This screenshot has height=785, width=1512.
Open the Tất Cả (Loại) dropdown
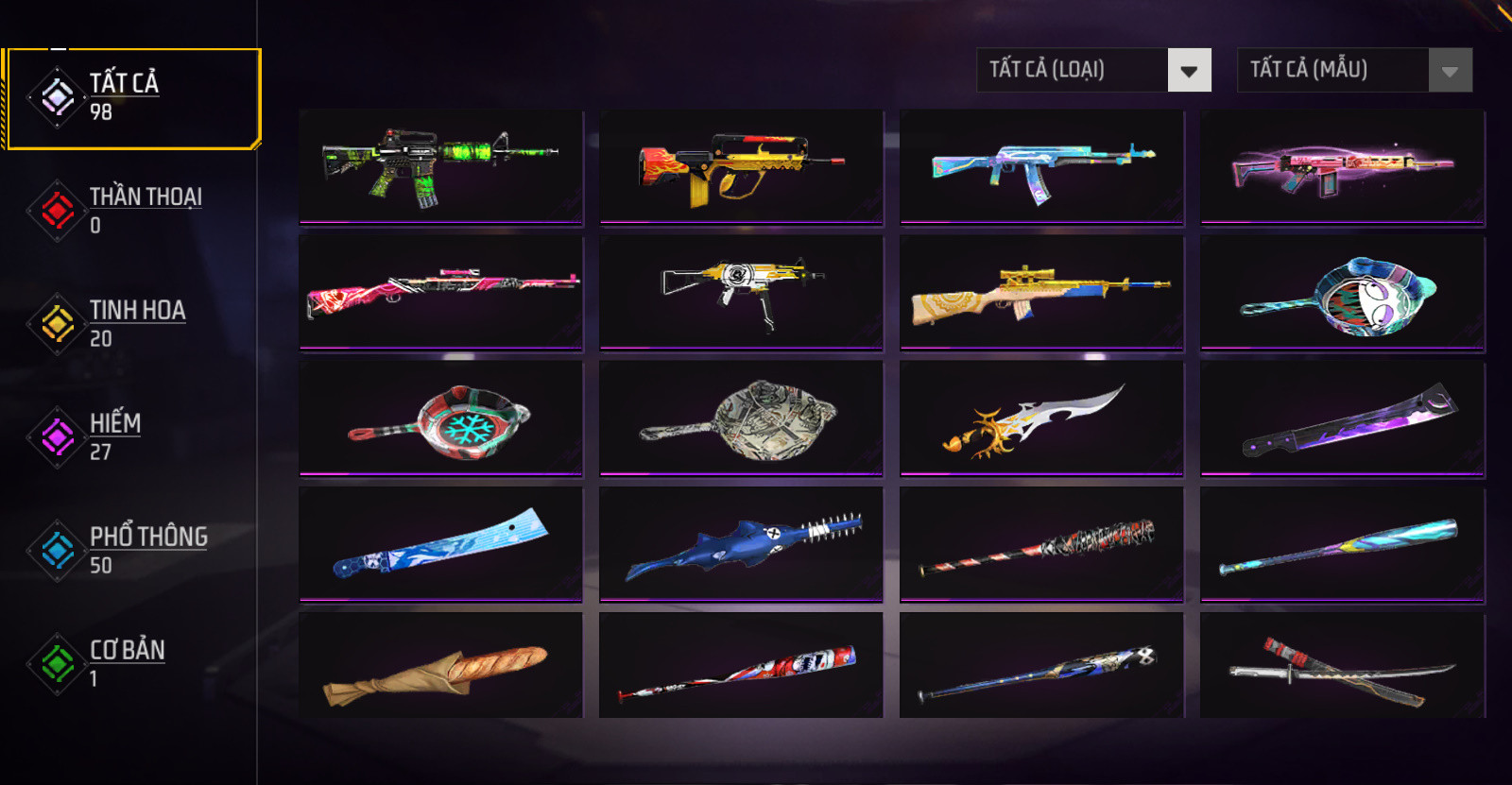point(1093,70)
